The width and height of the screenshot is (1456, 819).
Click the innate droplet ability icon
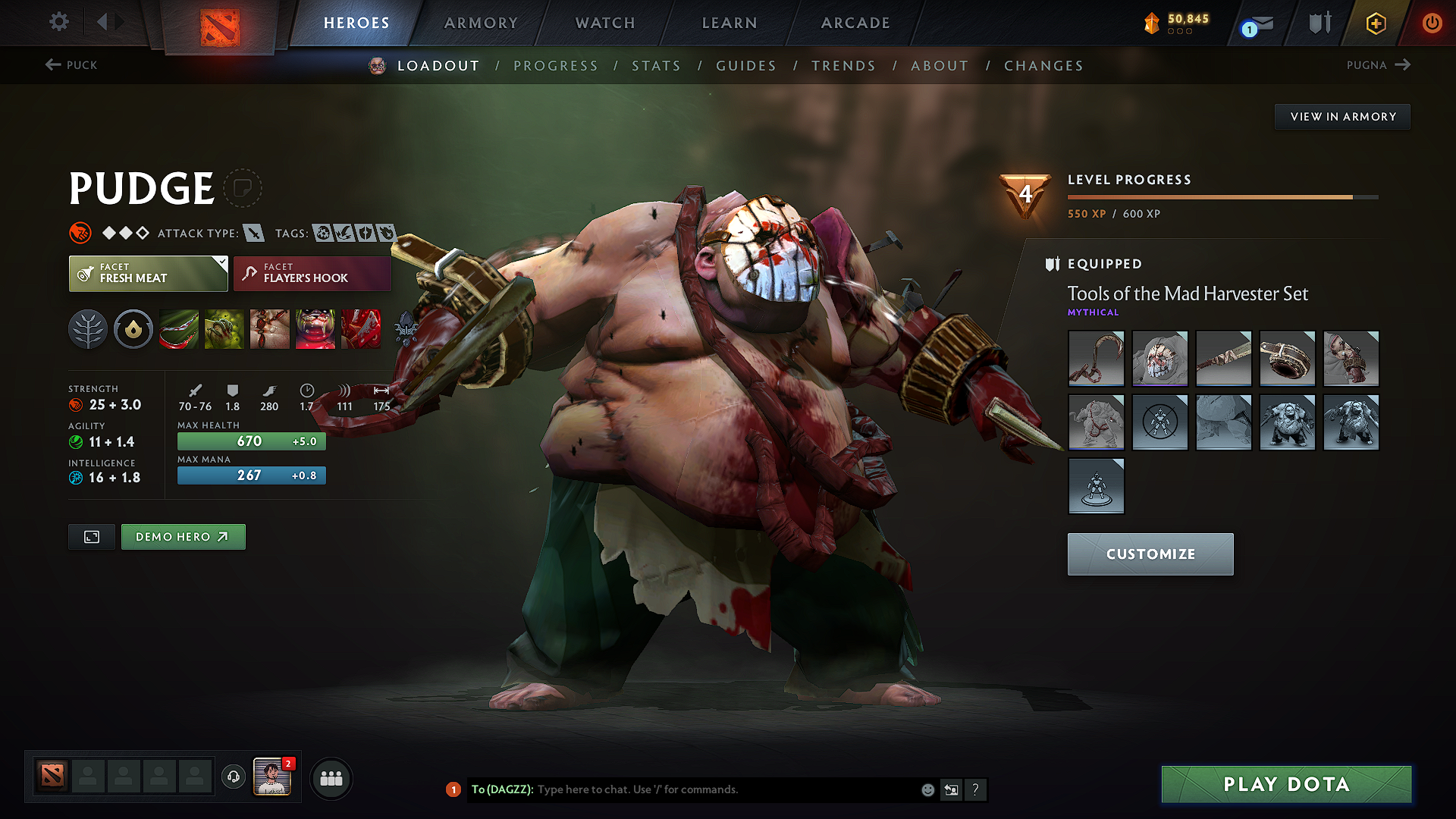click(133, 328)
